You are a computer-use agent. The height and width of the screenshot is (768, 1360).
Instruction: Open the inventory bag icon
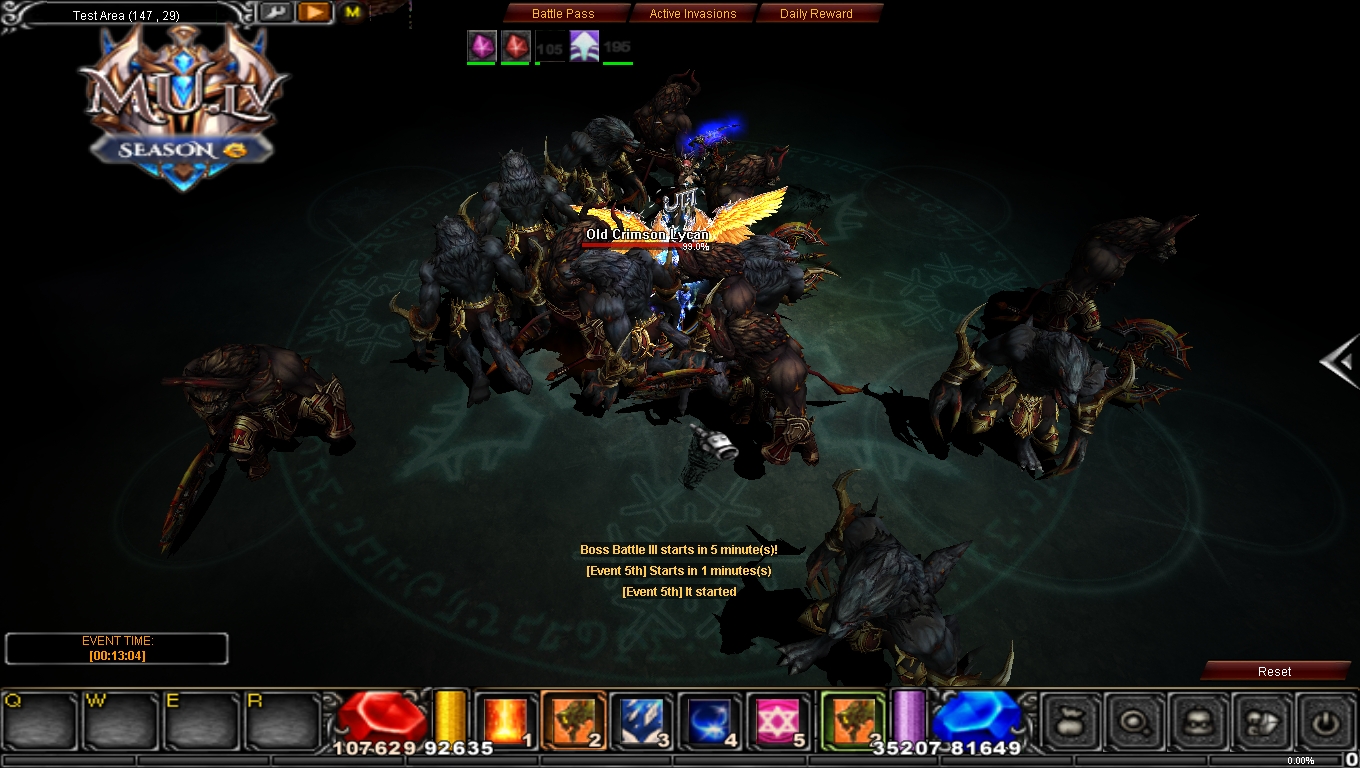click(x=1071, y=720)
